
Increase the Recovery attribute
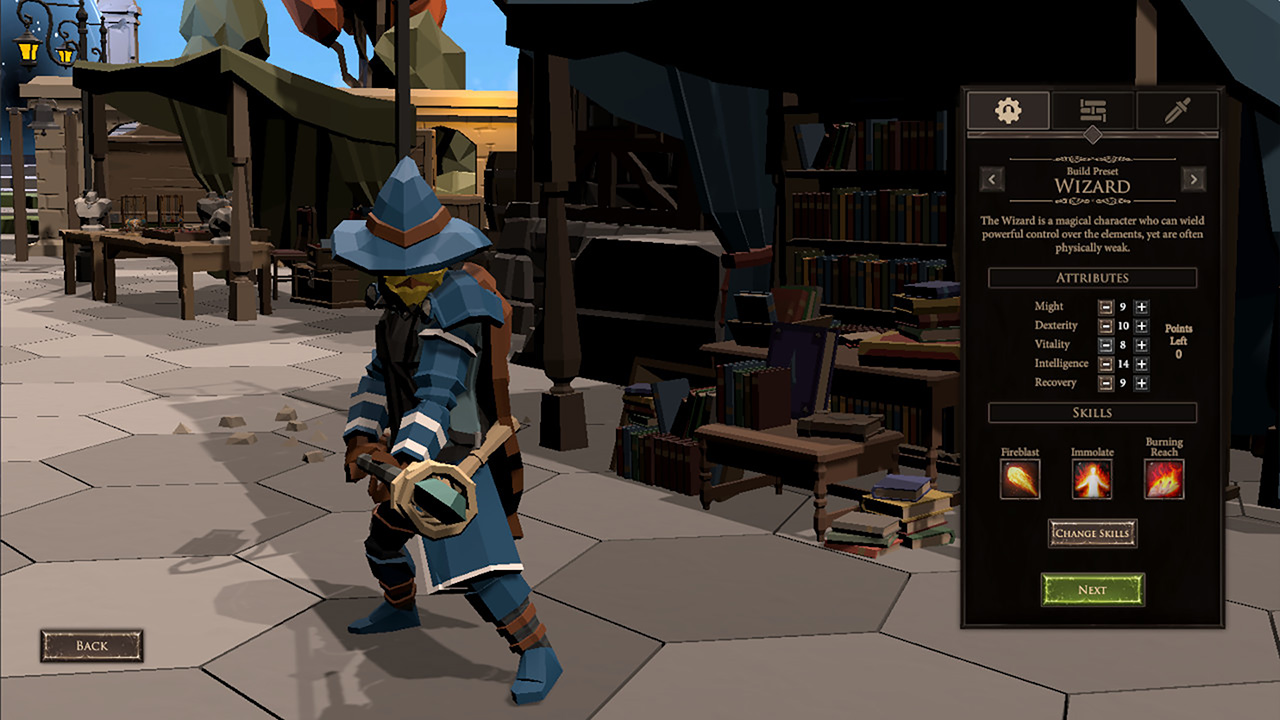coord(1141,382)
